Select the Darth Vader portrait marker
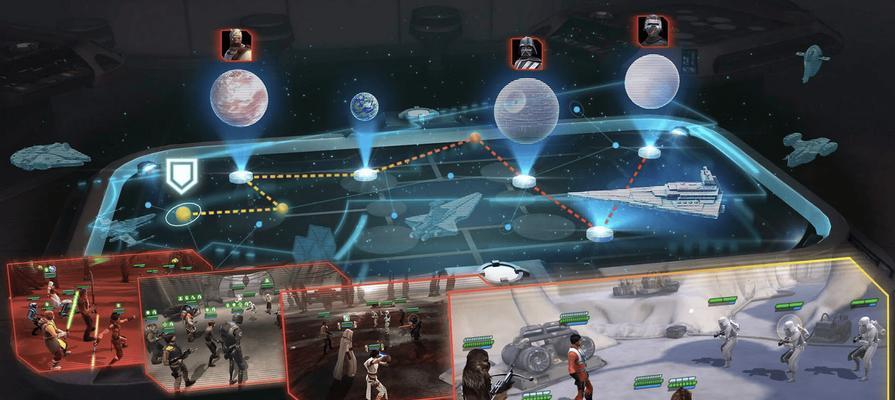This screenshot has width=895, height=400. pyautogui.click(x=526, y=52)
